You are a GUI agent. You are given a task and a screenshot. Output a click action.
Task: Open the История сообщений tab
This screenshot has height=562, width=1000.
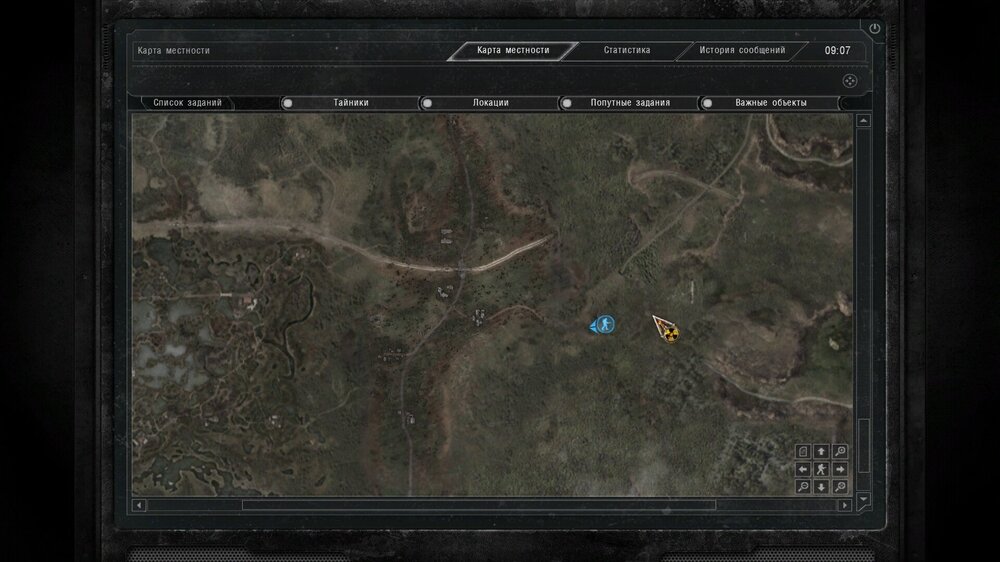[742, 50]
